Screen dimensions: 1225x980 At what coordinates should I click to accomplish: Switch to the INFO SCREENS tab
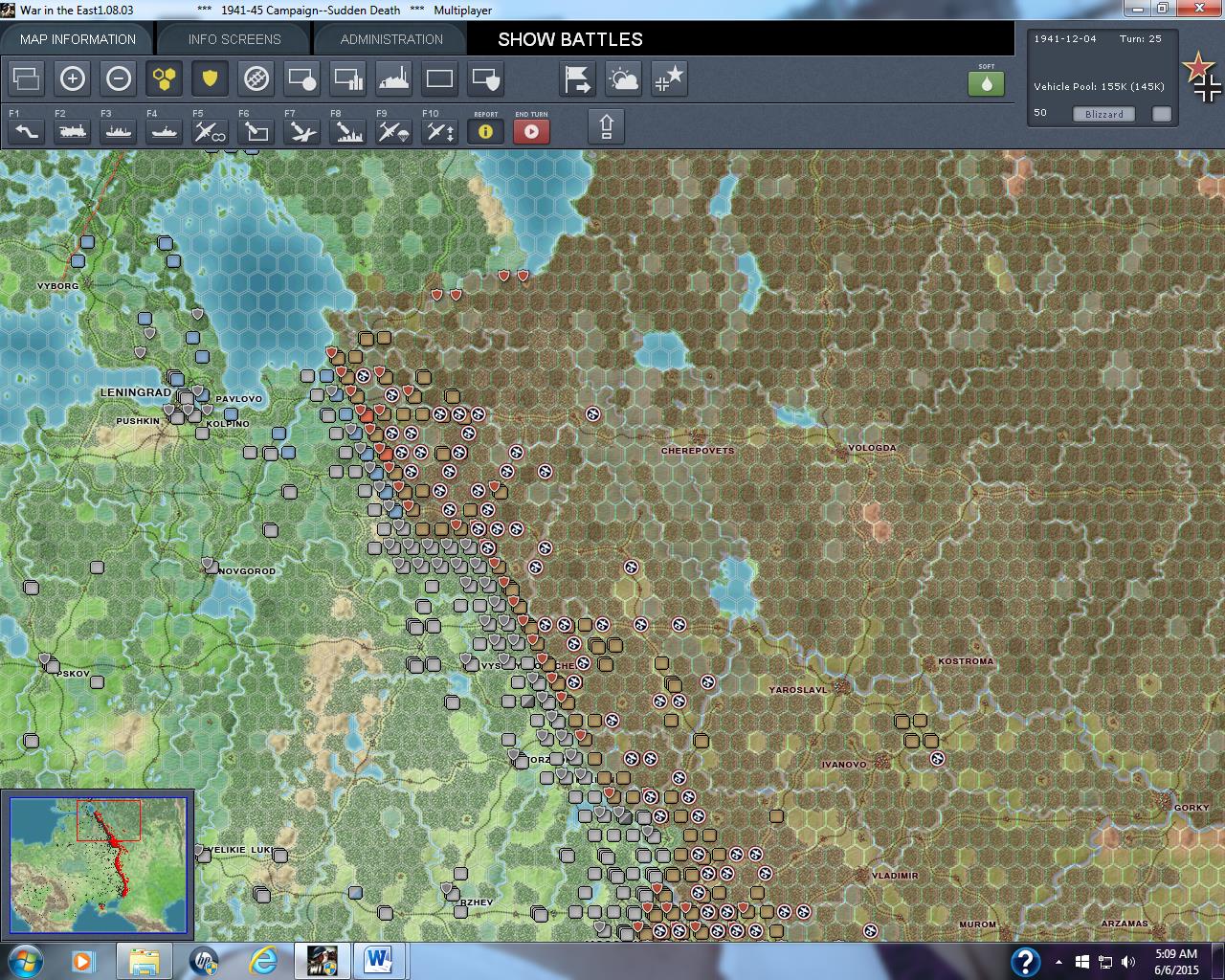(232, 39)
